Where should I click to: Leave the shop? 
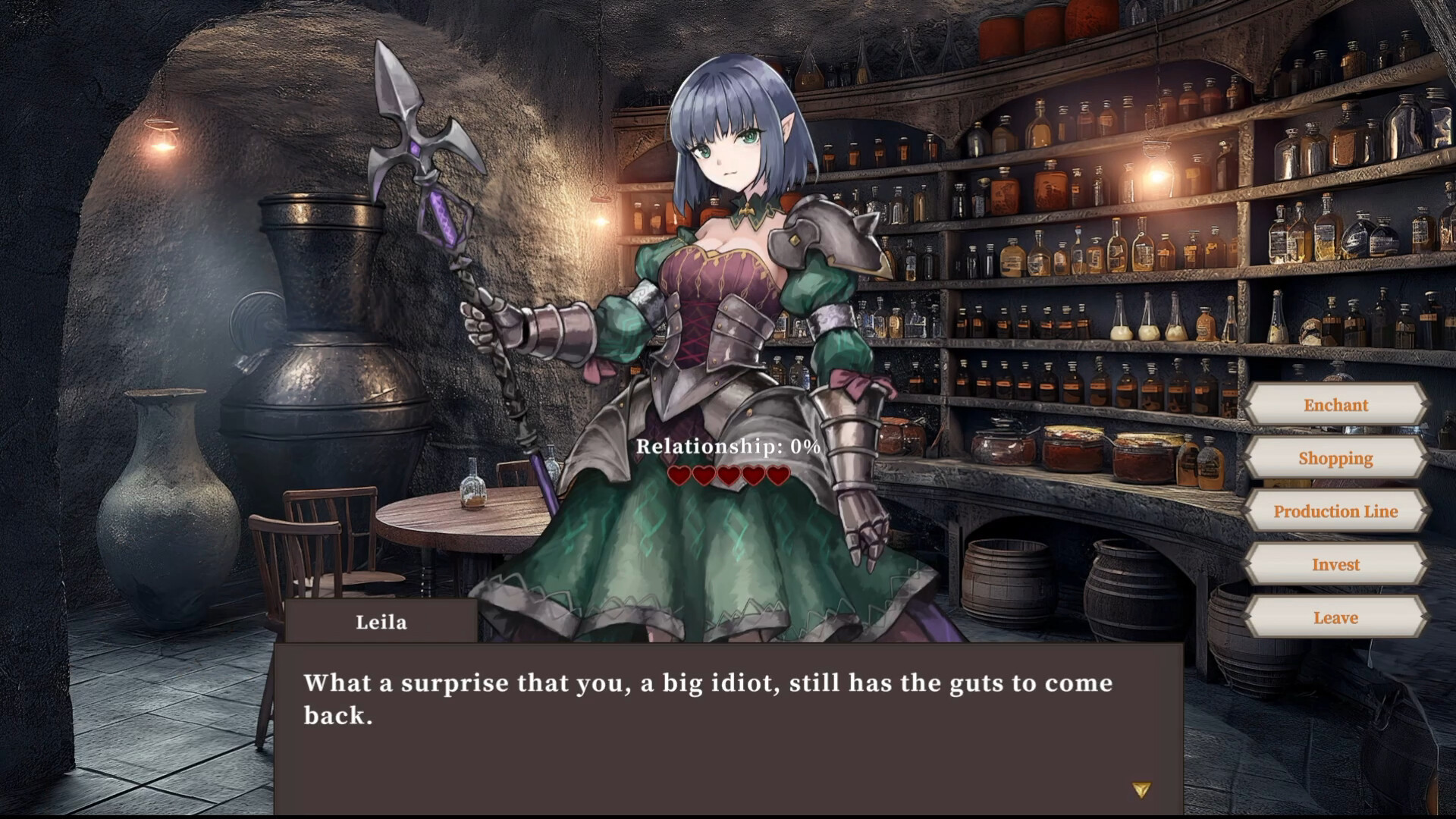[x=1335, y=617]
